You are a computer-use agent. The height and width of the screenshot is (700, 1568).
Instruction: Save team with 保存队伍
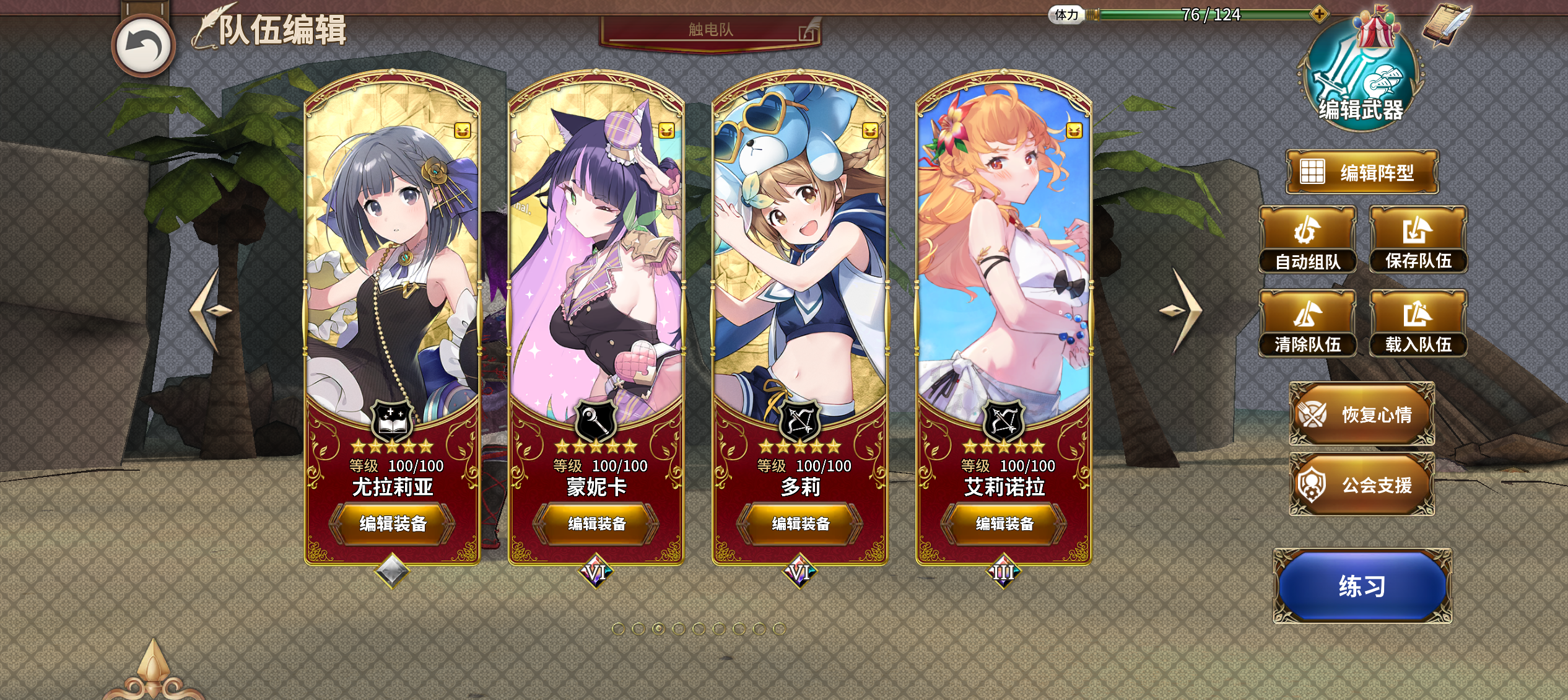pyautogui.click(x=1418, y=240)
